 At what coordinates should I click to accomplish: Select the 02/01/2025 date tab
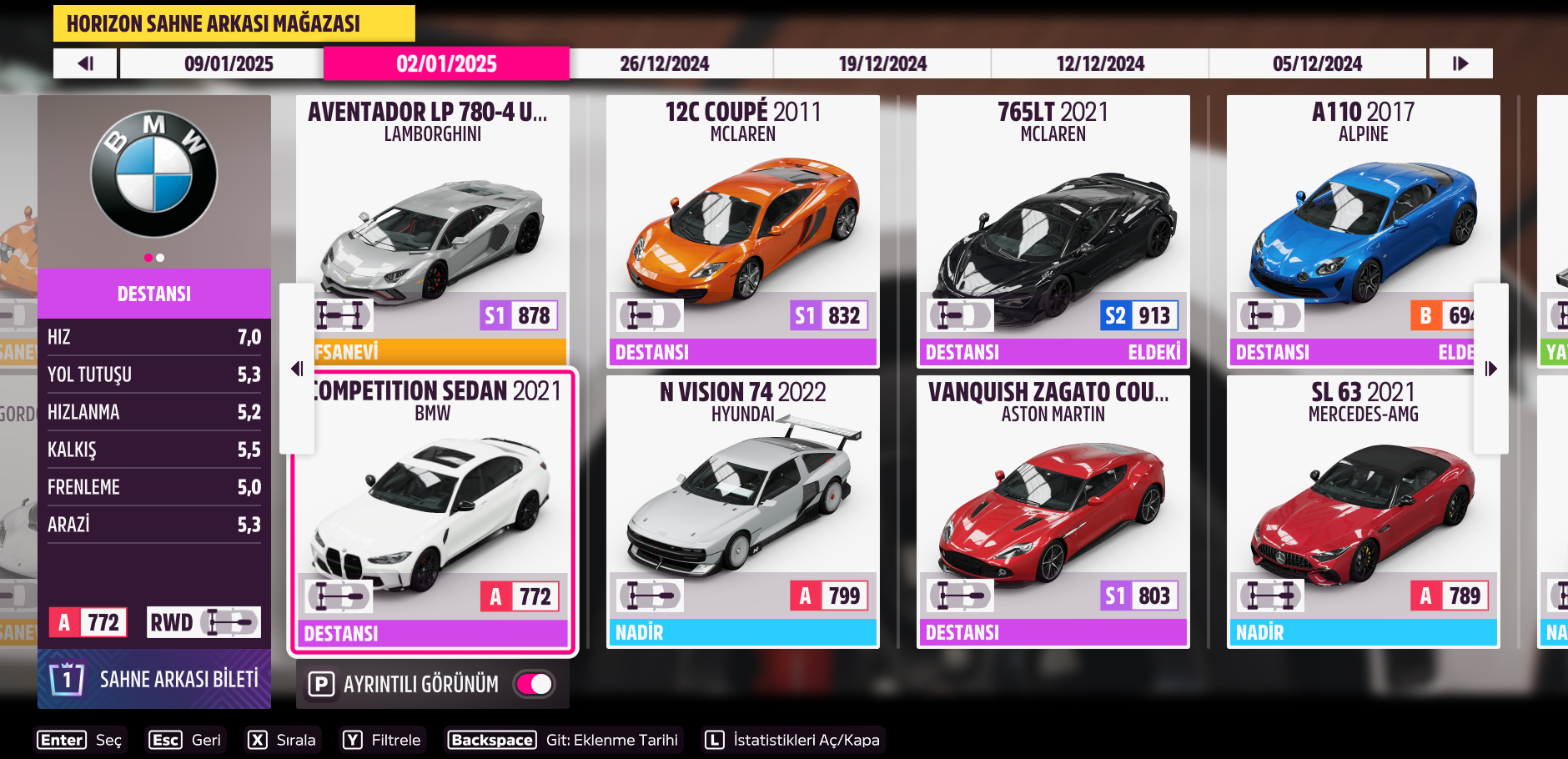(446, 63)
